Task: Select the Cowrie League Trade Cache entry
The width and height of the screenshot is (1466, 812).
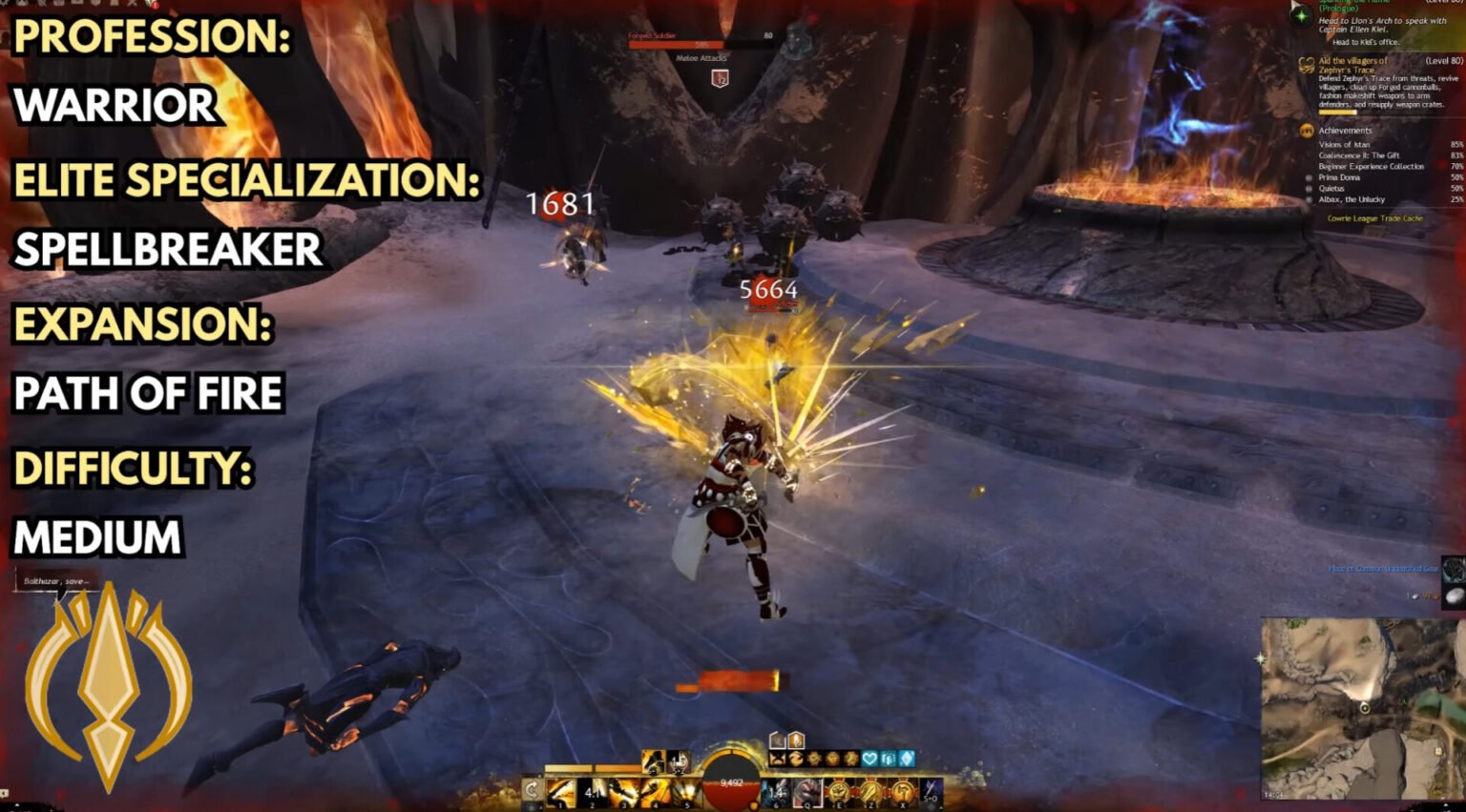Action: coord(1374,219)
